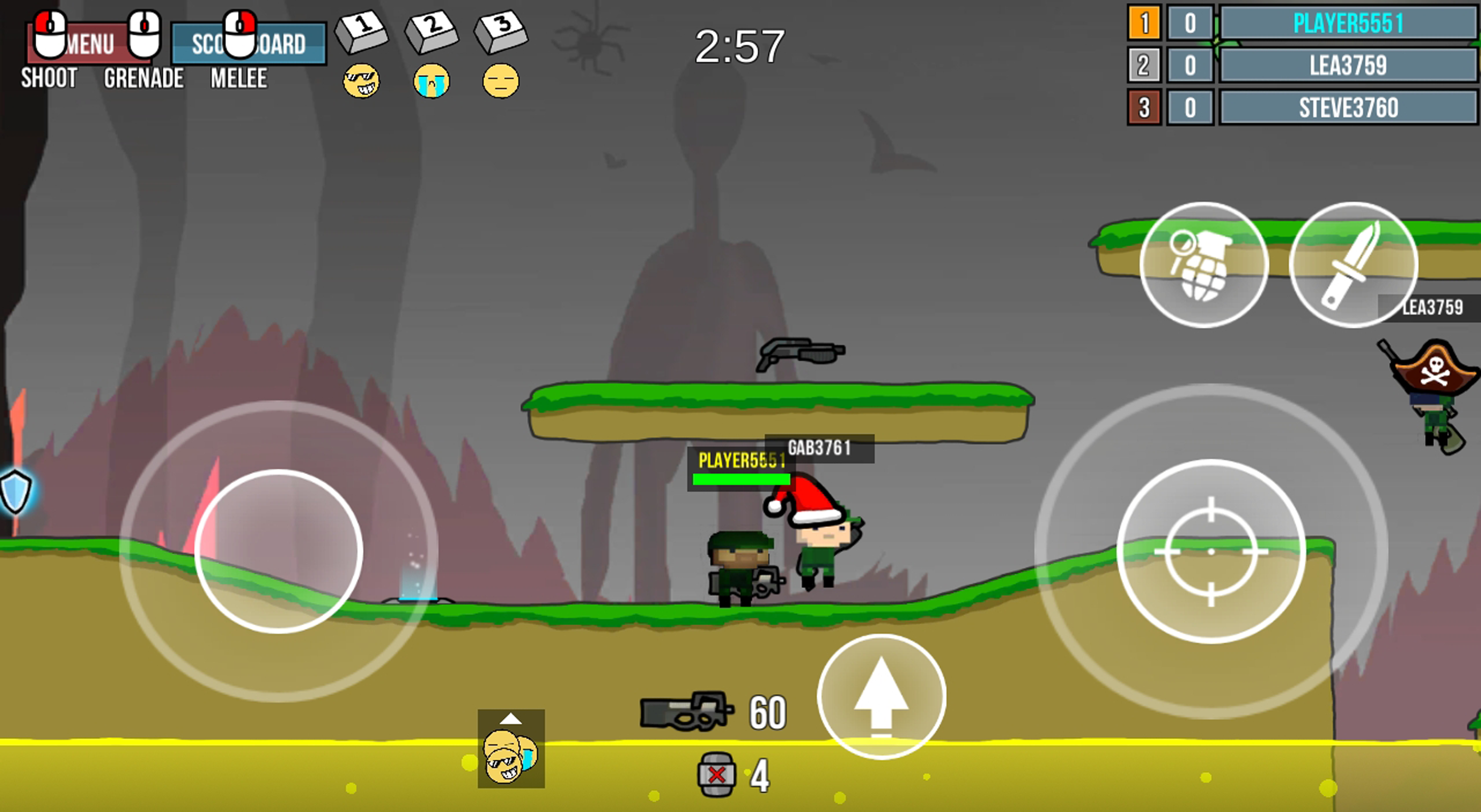Select STEVE3760 on the leaderboard
The width and height of the screenshot is (1481, 812).
click(1348, 110)
